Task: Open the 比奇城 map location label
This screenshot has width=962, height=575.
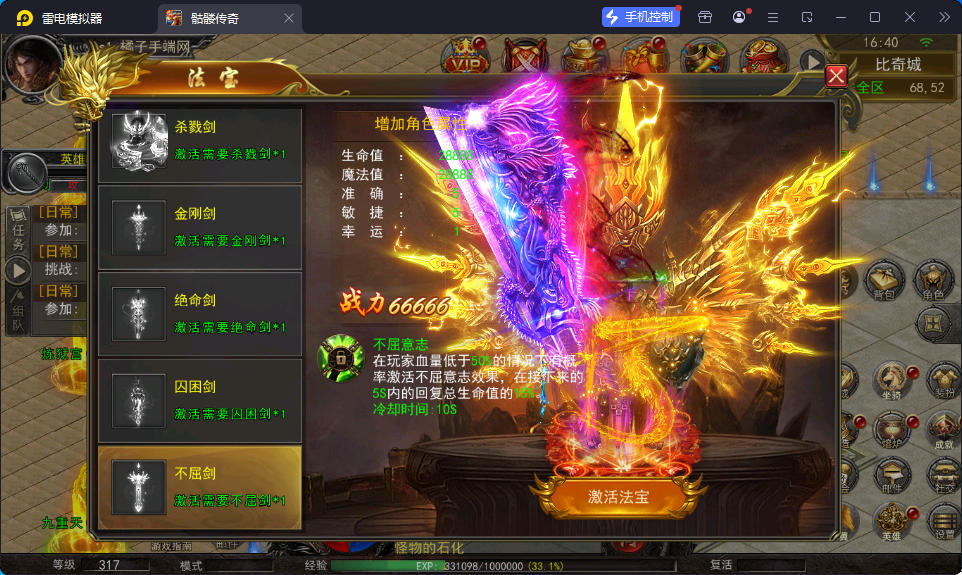Action: tap(897, 65)
